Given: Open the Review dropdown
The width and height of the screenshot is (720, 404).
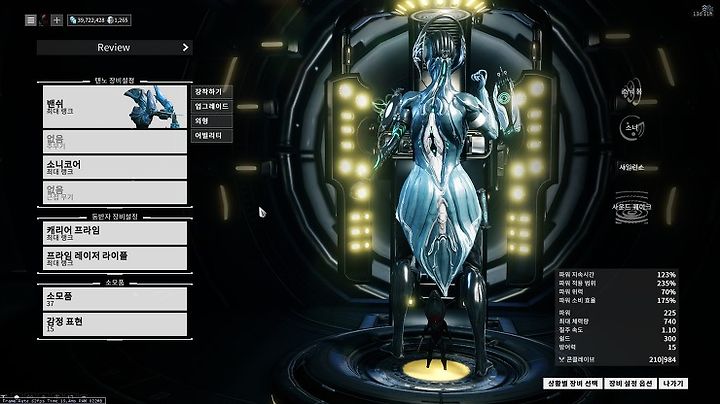Looking at the screenshot, I should click(114, 46).
